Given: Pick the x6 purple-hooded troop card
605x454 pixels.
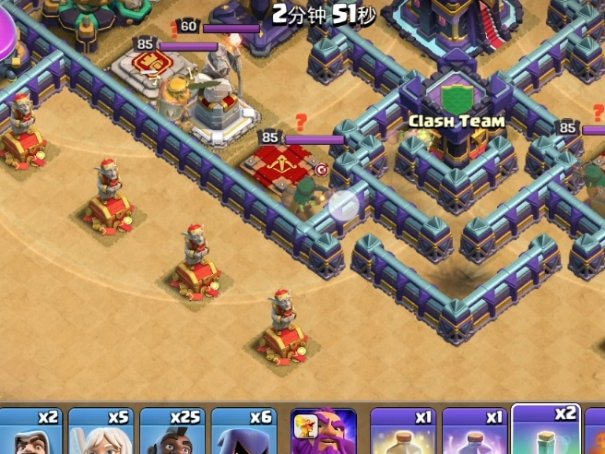Looking at the screenshot, I should tap(244, 431).
